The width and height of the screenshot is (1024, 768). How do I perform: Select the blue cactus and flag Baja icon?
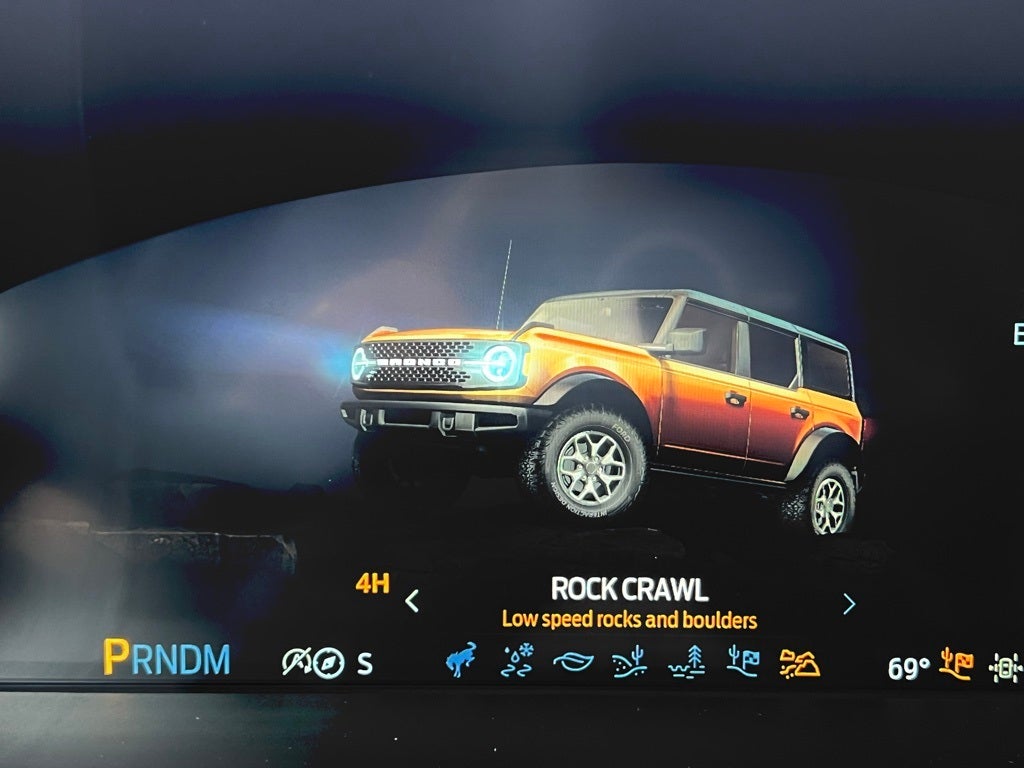tap(742, 662)
